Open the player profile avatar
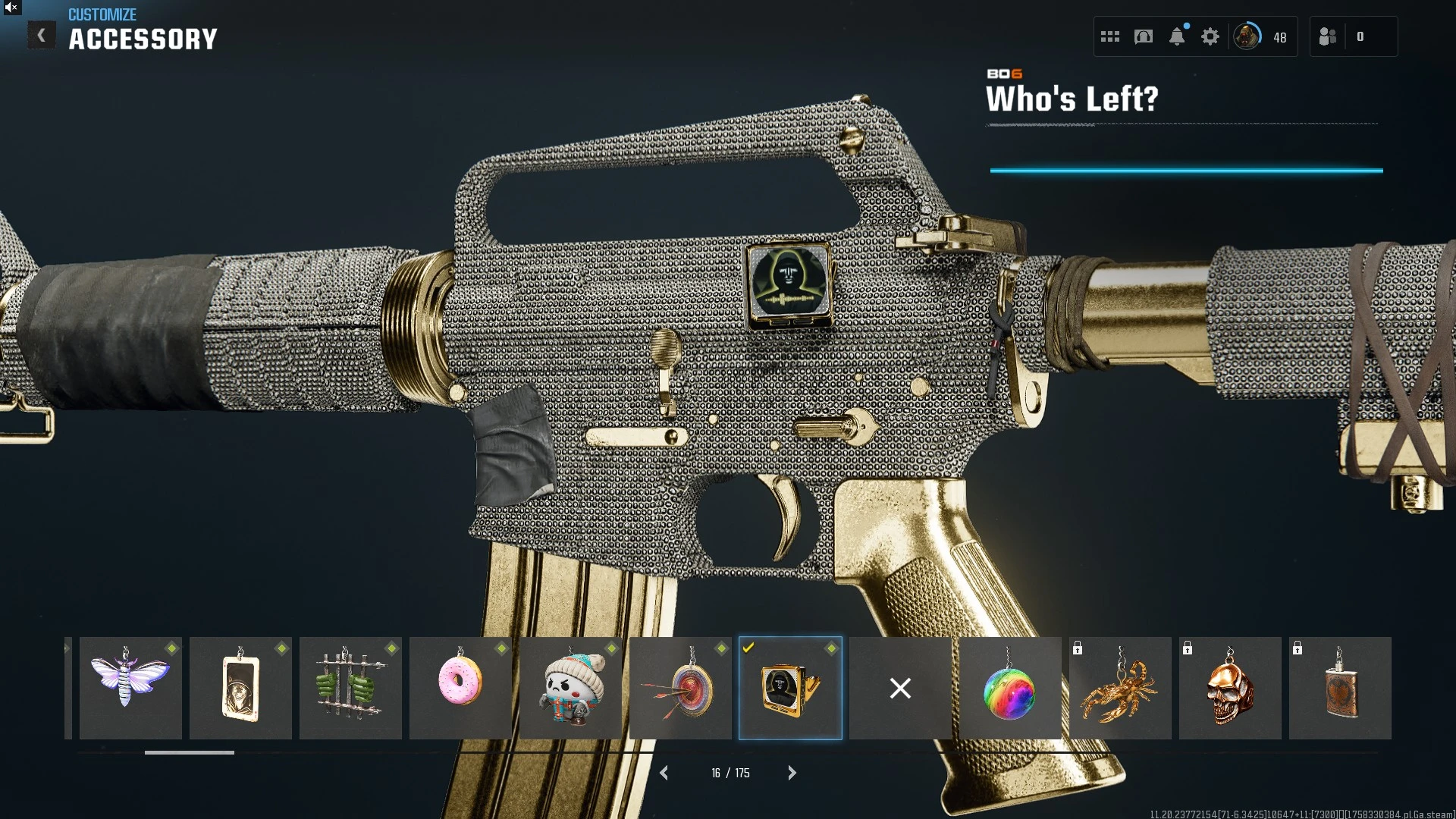The image size is (1456, 819). [1247, 36]
